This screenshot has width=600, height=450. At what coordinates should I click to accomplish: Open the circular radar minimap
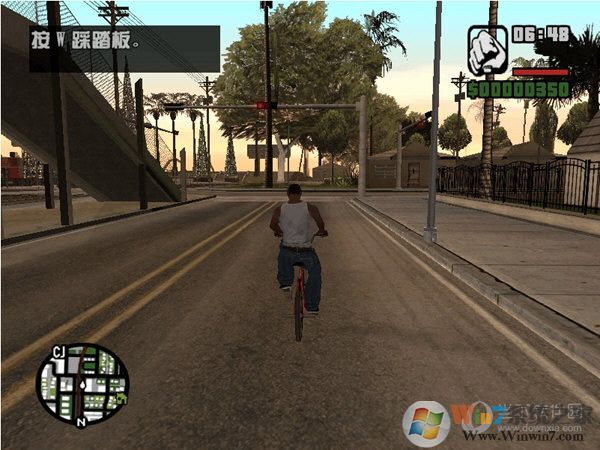point(82,384)
